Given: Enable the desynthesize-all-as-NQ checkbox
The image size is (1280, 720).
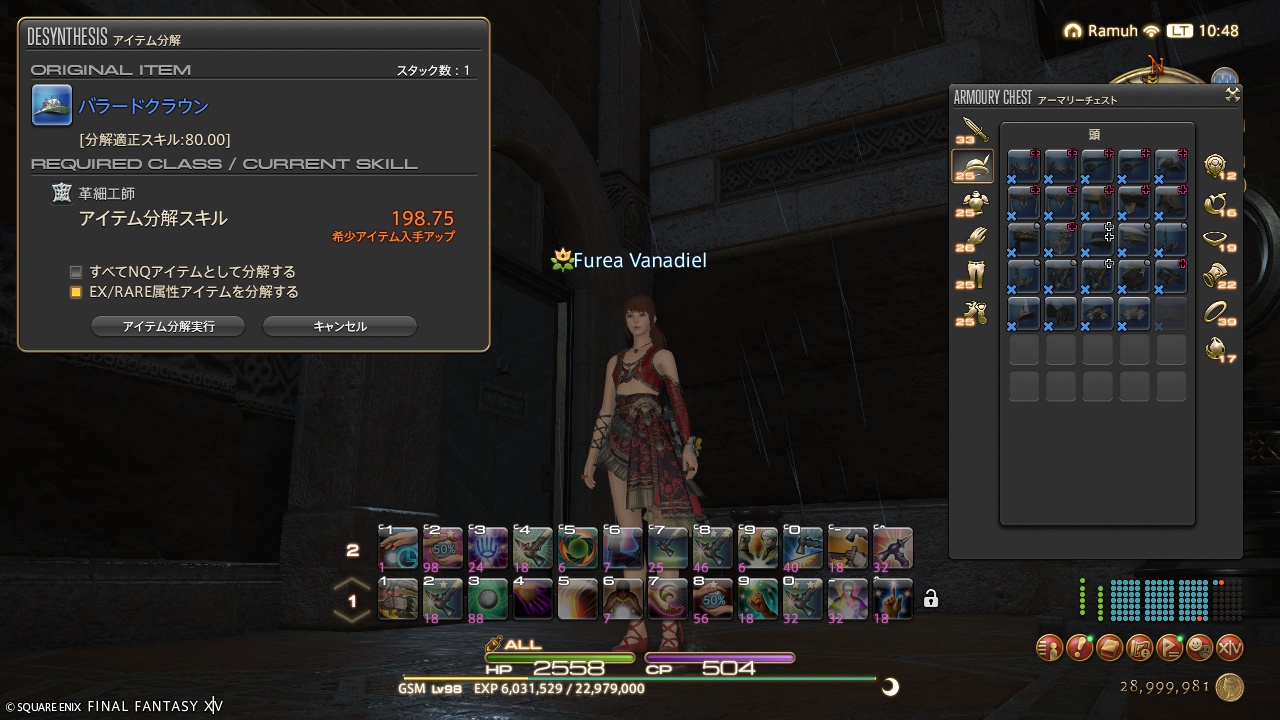Looking at the screenshot, I should (x=74, y=271).
